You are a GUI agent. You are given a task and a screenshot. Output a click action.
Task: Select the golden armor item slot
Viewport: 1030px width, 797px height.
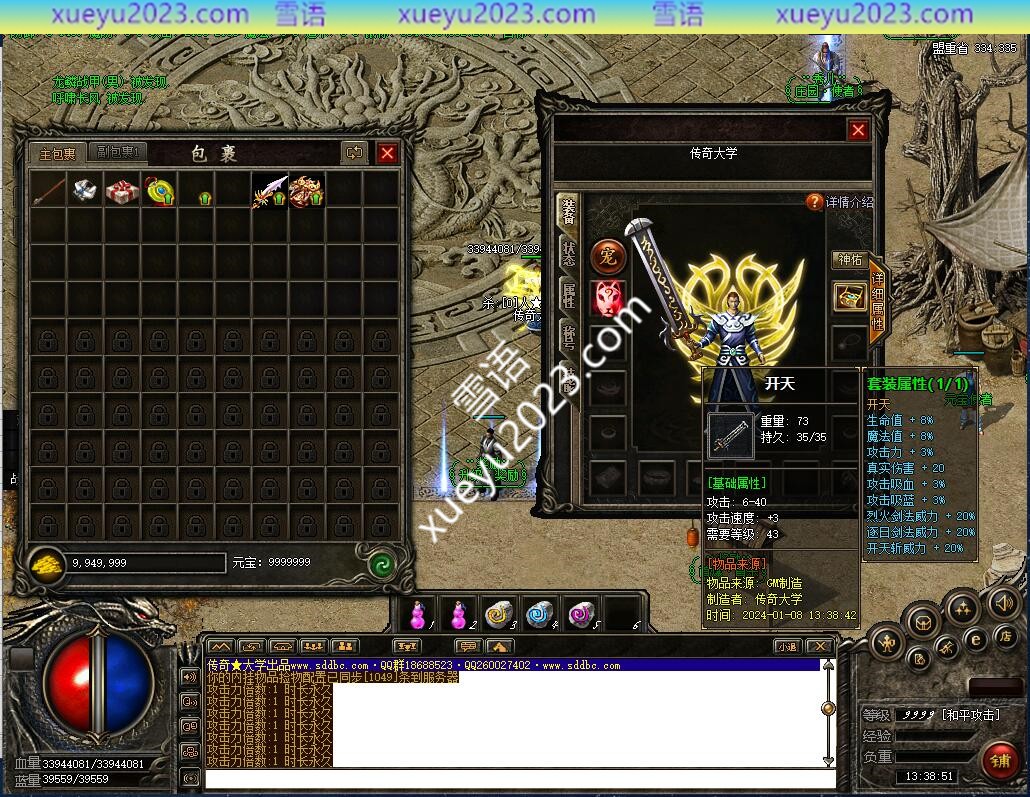306,190
